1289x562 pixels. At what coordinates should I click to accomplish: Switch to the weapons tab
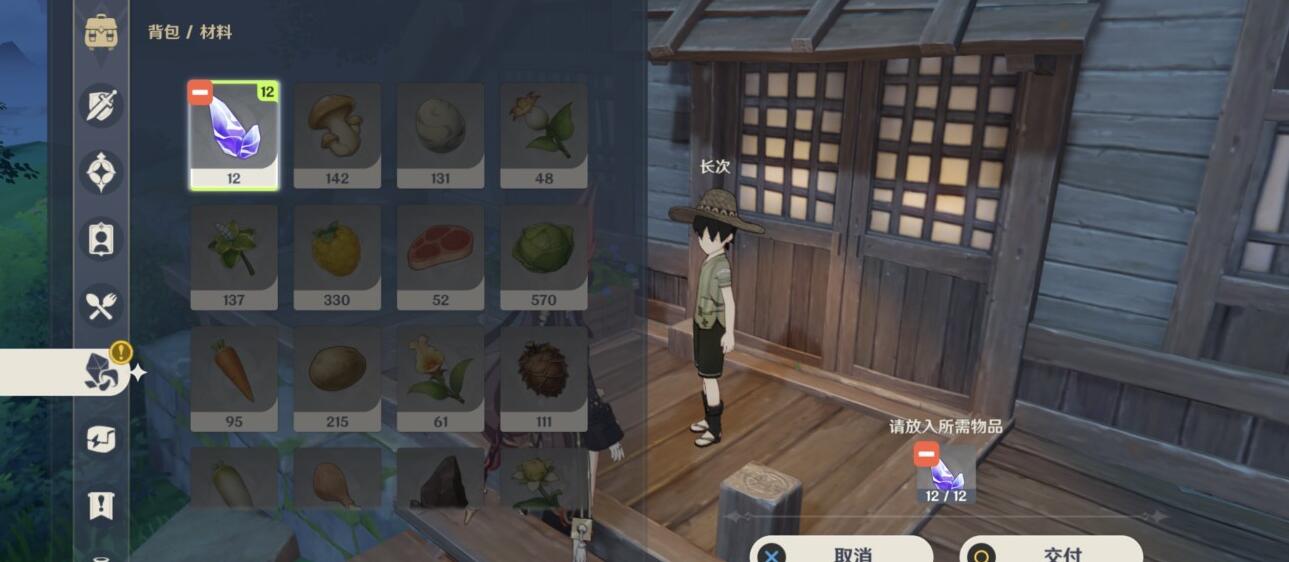point(101,105)
